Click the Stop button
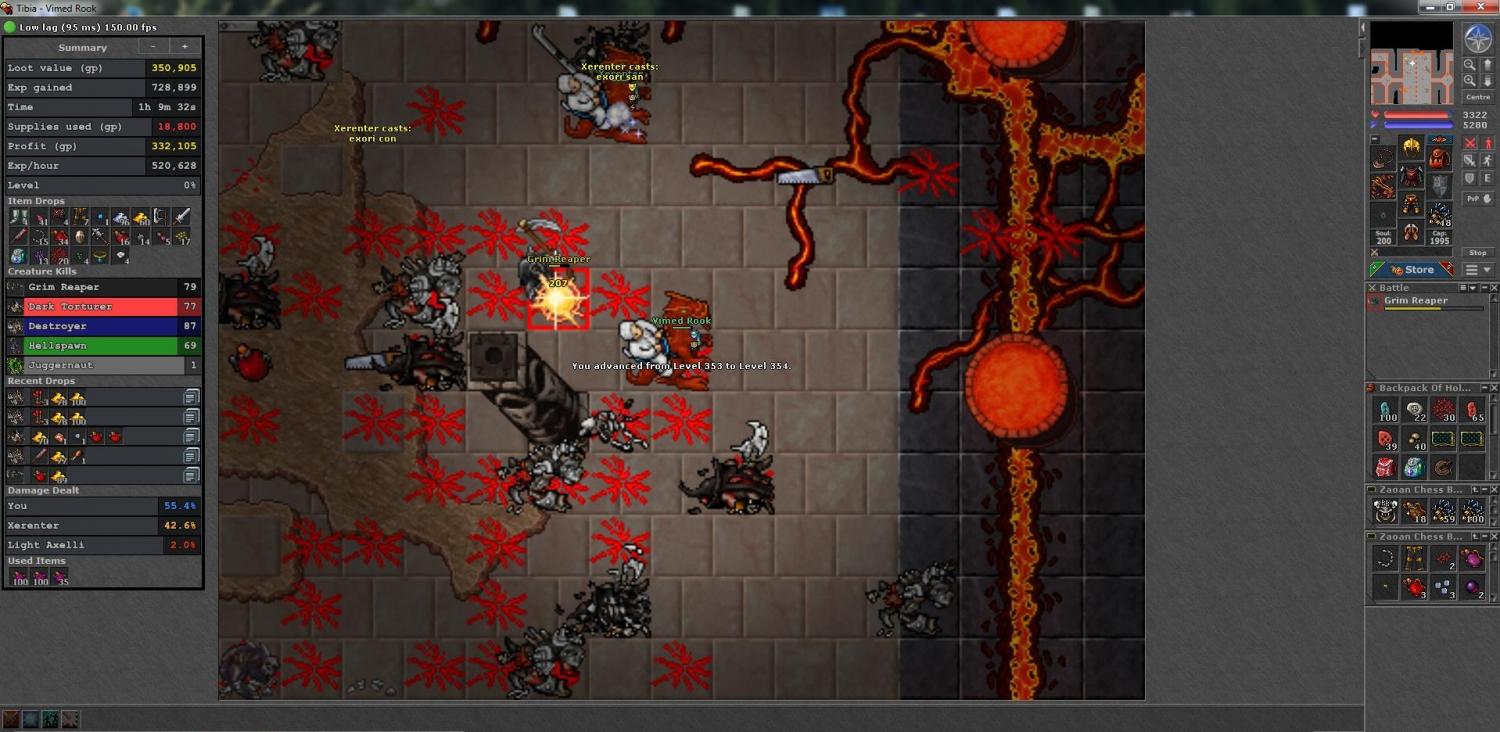This screenshot has height=732, width=1500. 1477,253
